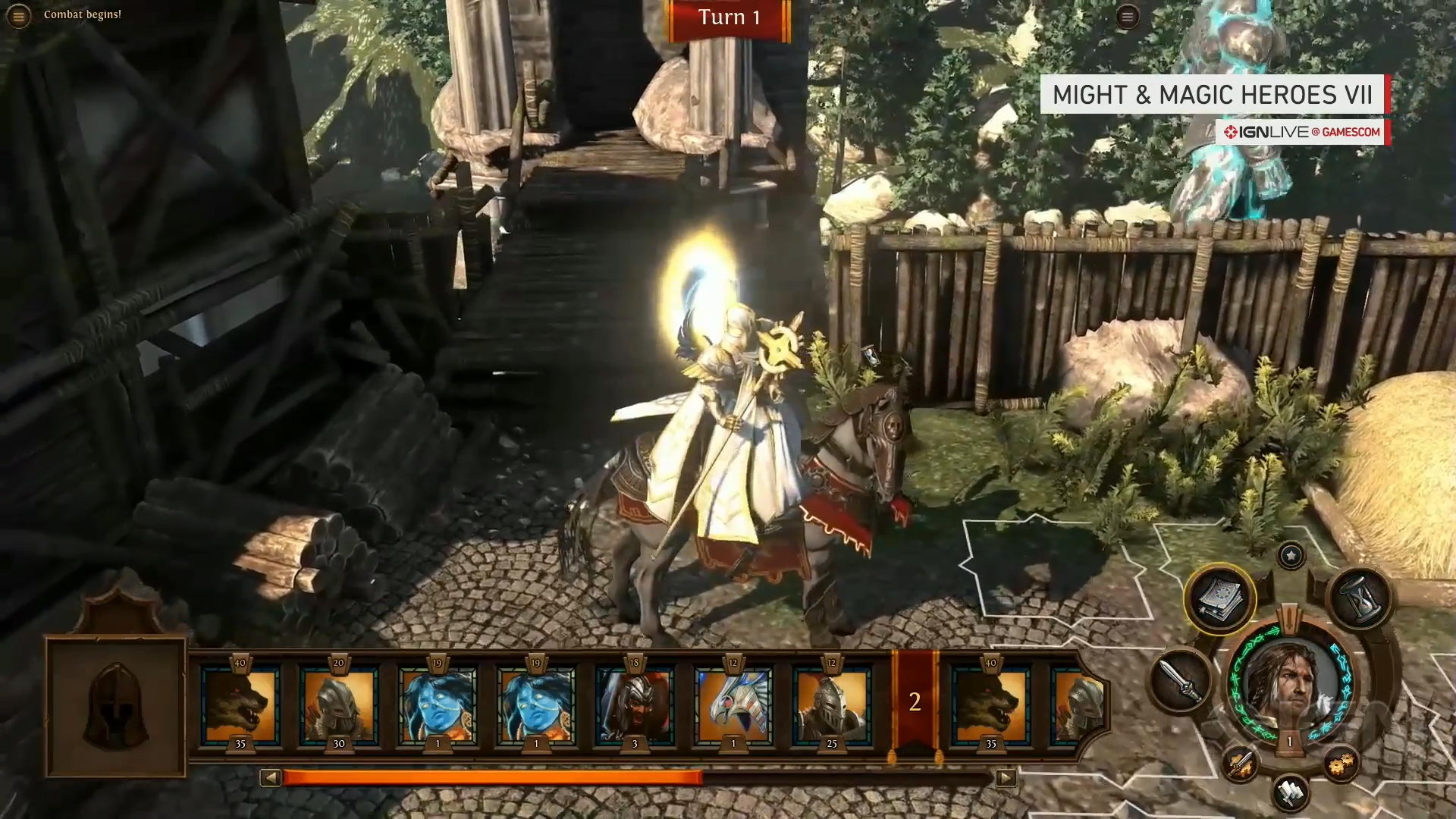Click the hourglass wait button

pyautogui.click(x=1360, y=599)
